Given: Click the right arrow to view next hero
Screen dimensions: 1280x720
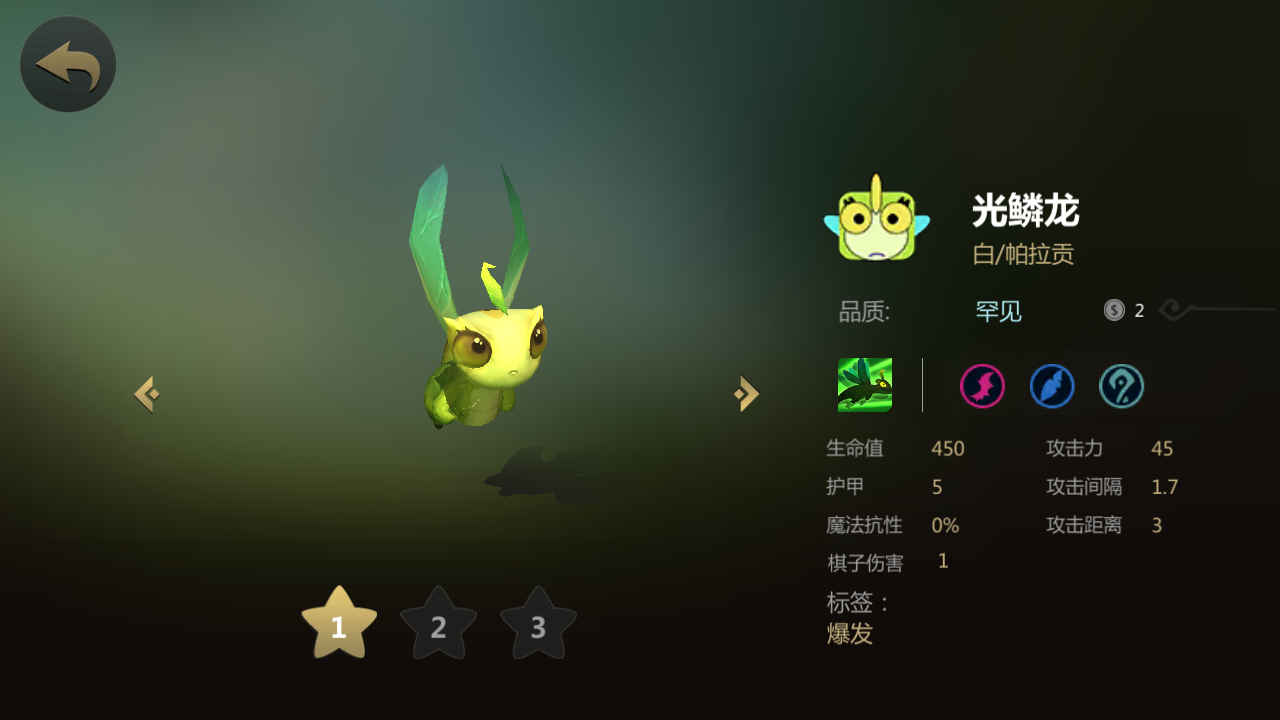Looking at the screenshot, I should tap(744, 393).
